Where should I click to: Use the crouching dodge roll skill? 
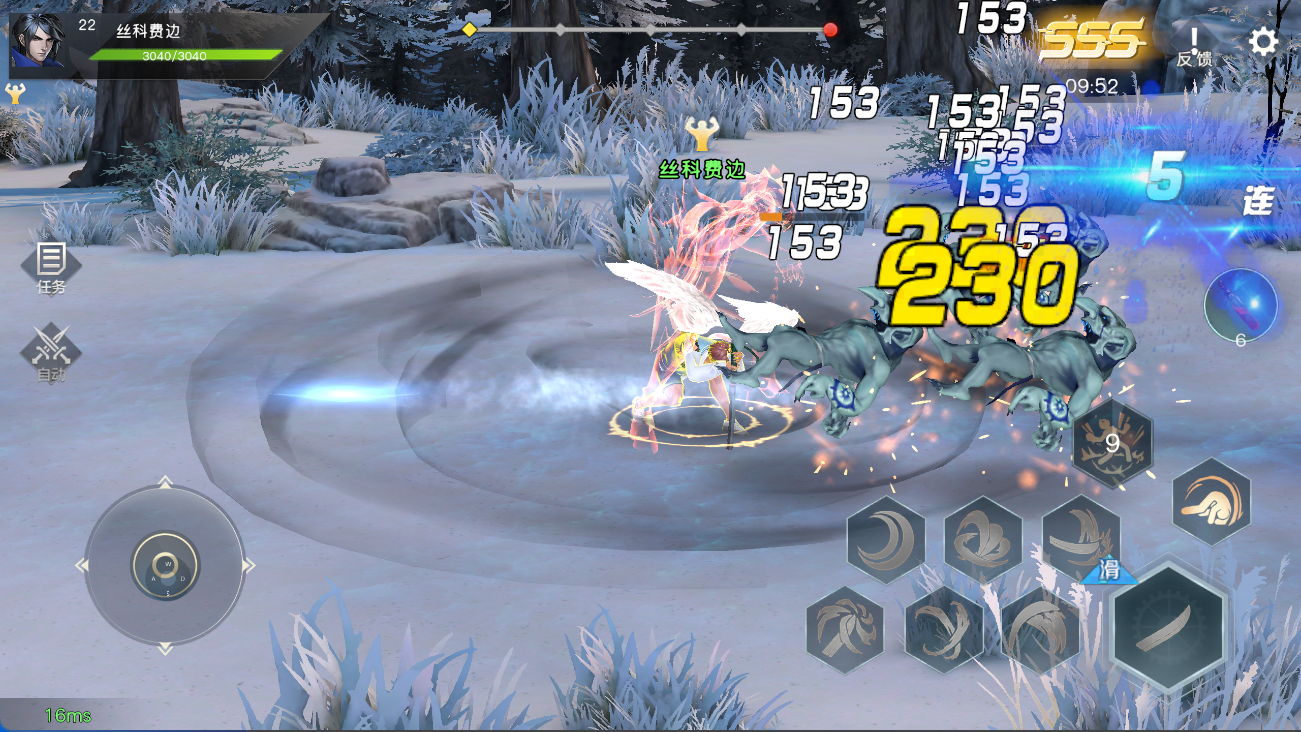(1211, 501)
